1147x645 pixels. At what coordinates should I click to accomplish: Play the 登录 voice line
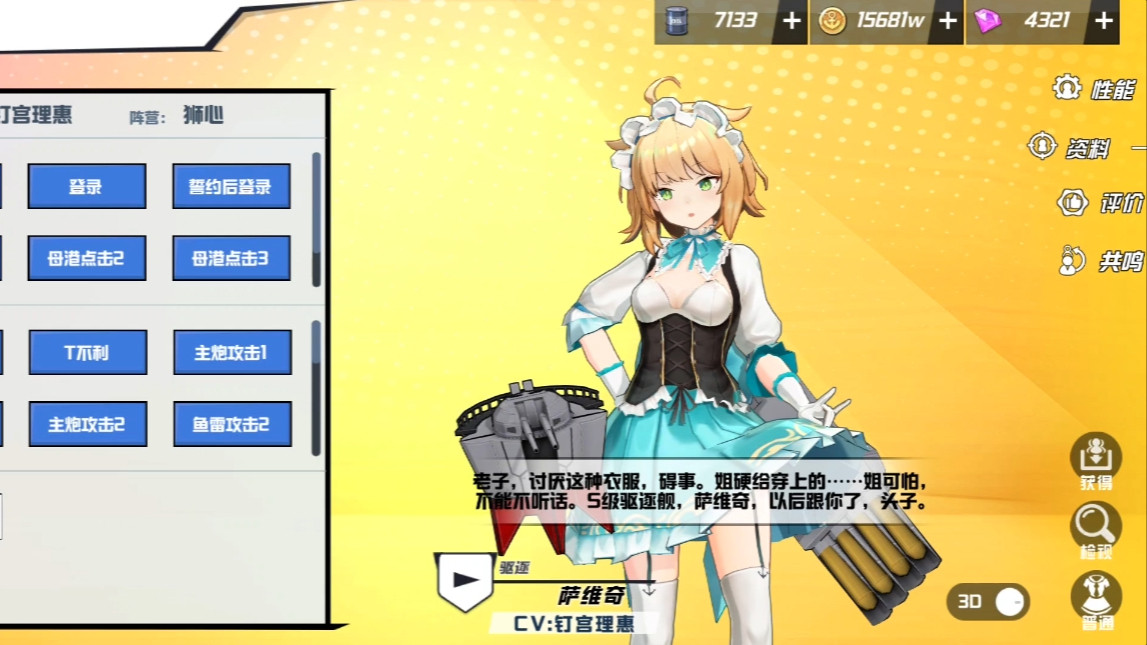coord(87,186)
